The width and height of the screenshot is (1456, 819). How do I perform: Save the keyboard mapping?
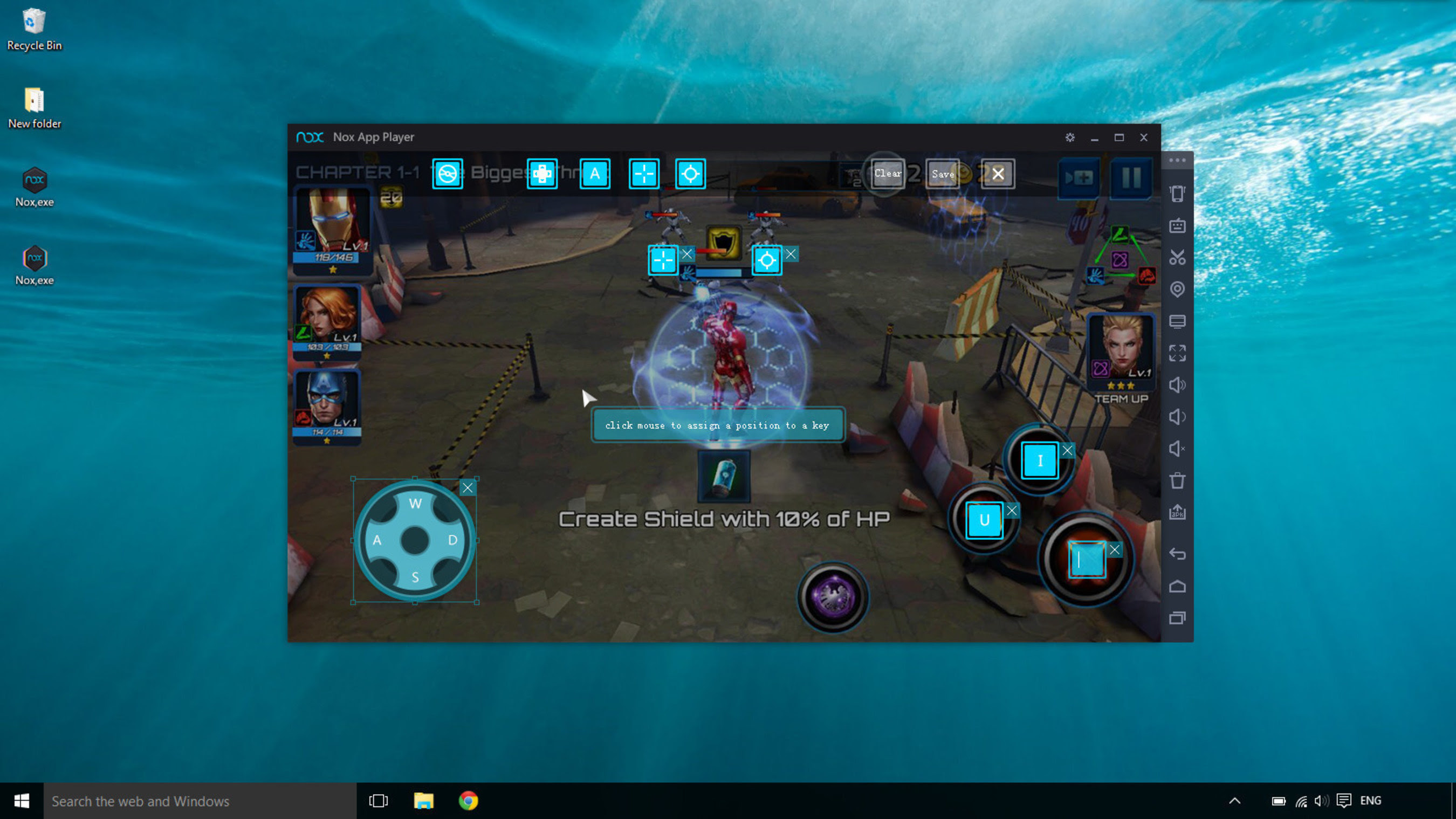pyautogui.click(x=942, y=174)
